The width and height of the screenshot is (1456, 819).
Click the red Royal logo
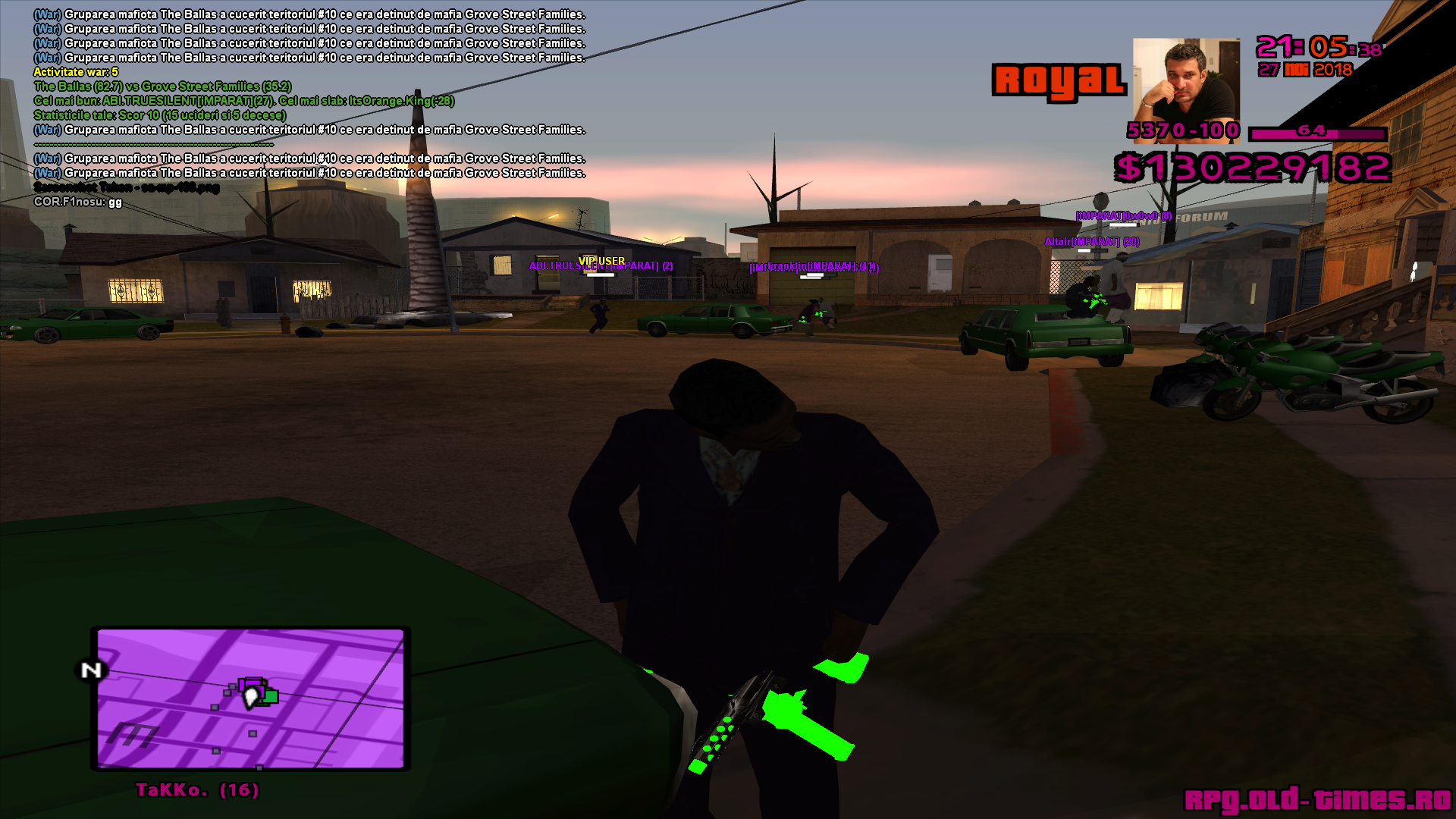coord(1059,80)
